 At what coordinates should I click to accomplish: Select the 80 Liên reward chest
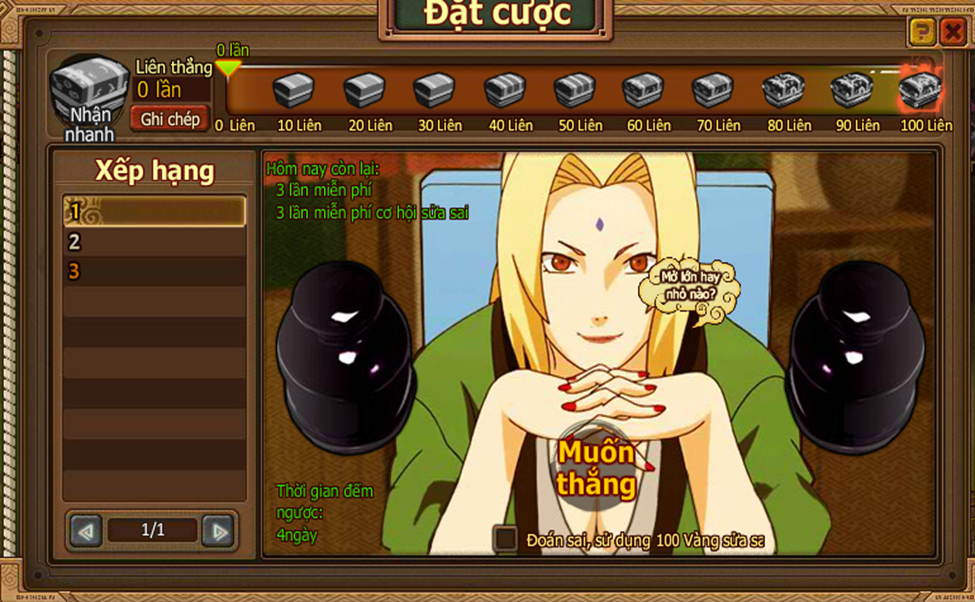coord(784,91)
